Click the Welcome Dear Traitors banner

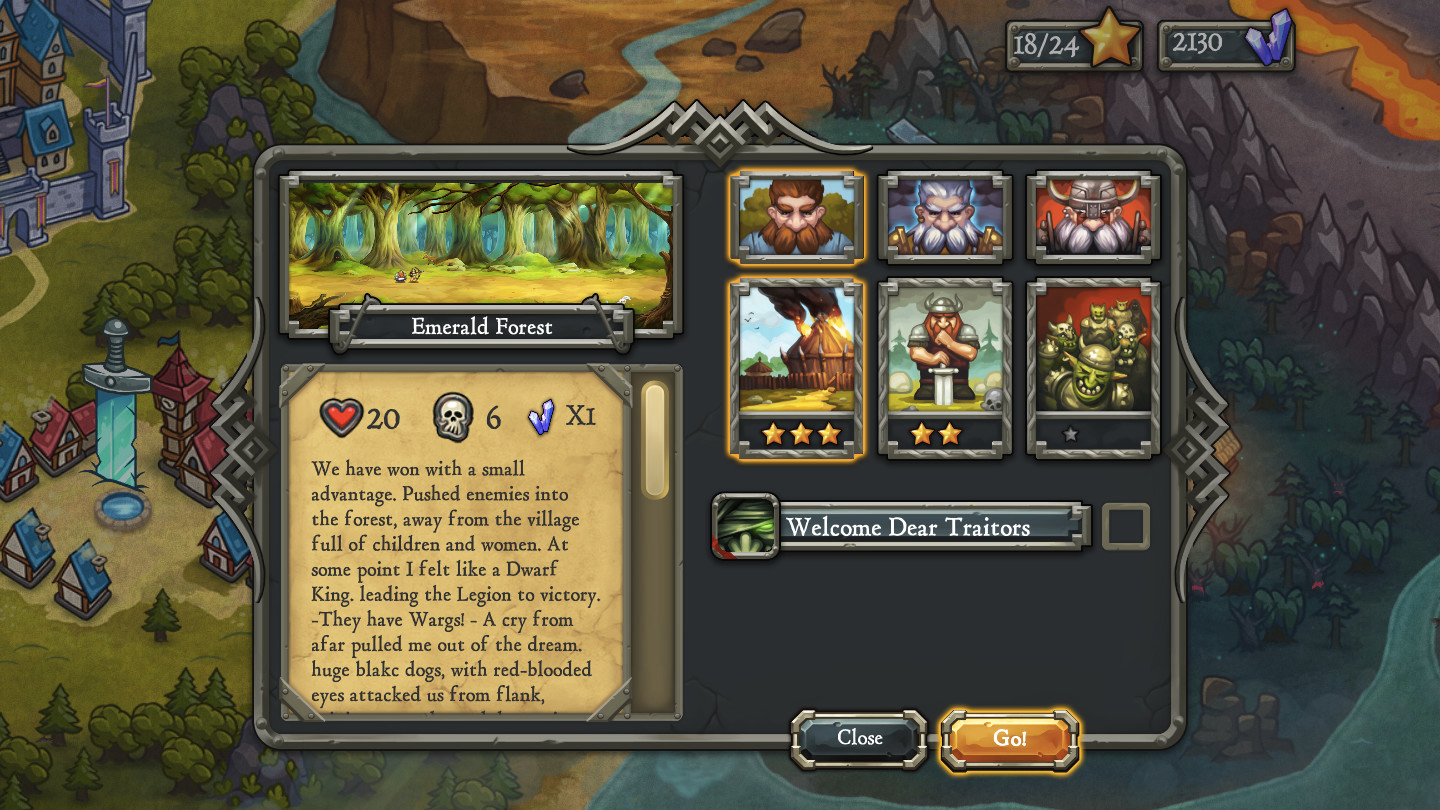(x=910, y=527)
